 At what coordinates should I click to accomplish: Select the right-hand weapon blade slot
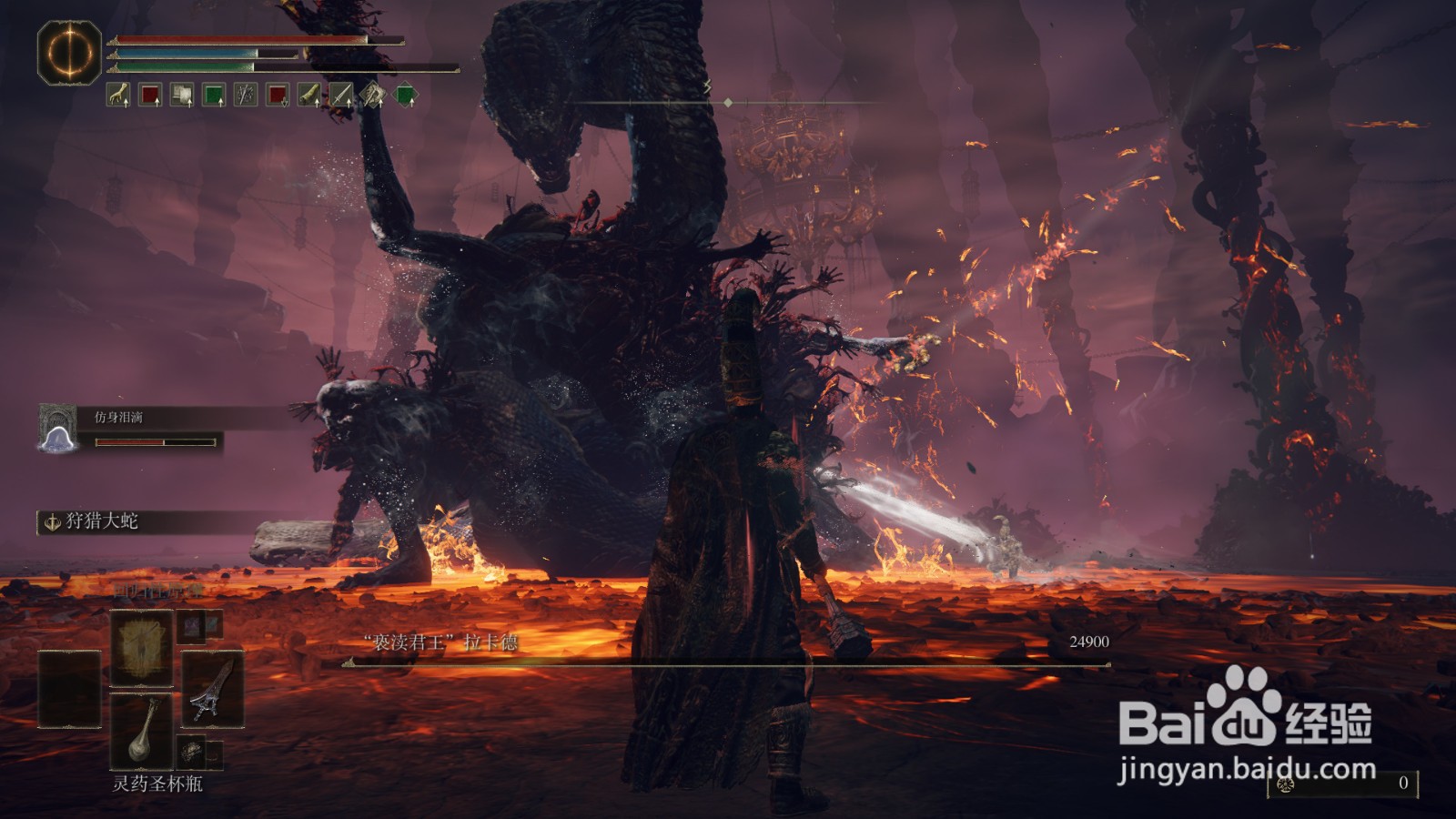pos(213,688)
